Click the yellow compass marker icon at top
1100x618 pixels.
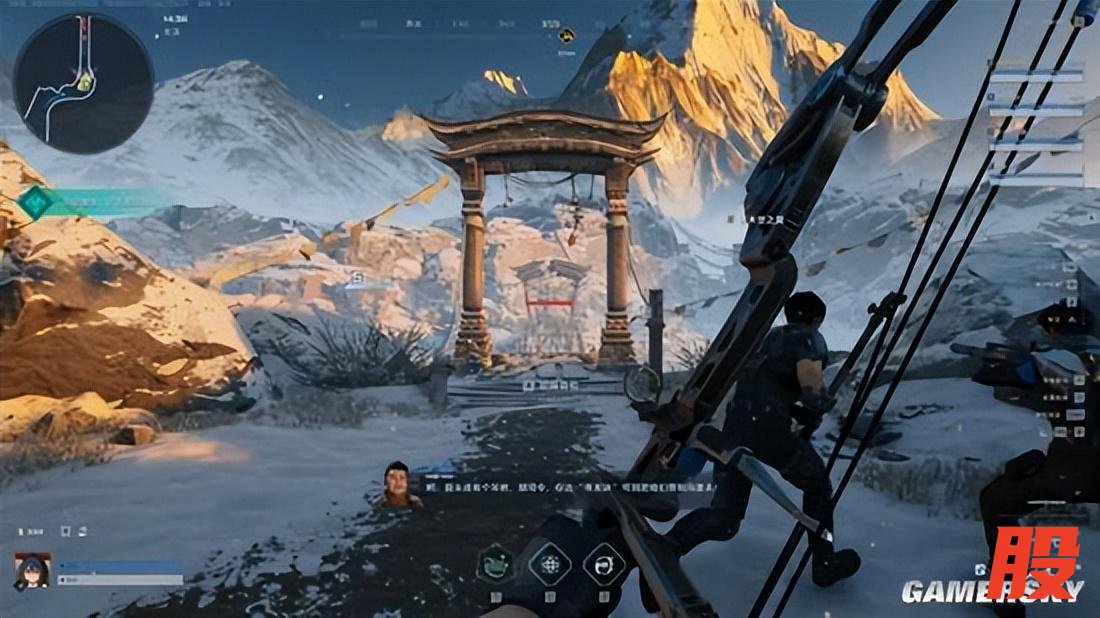pyautogui.click(x=566, y=35)
